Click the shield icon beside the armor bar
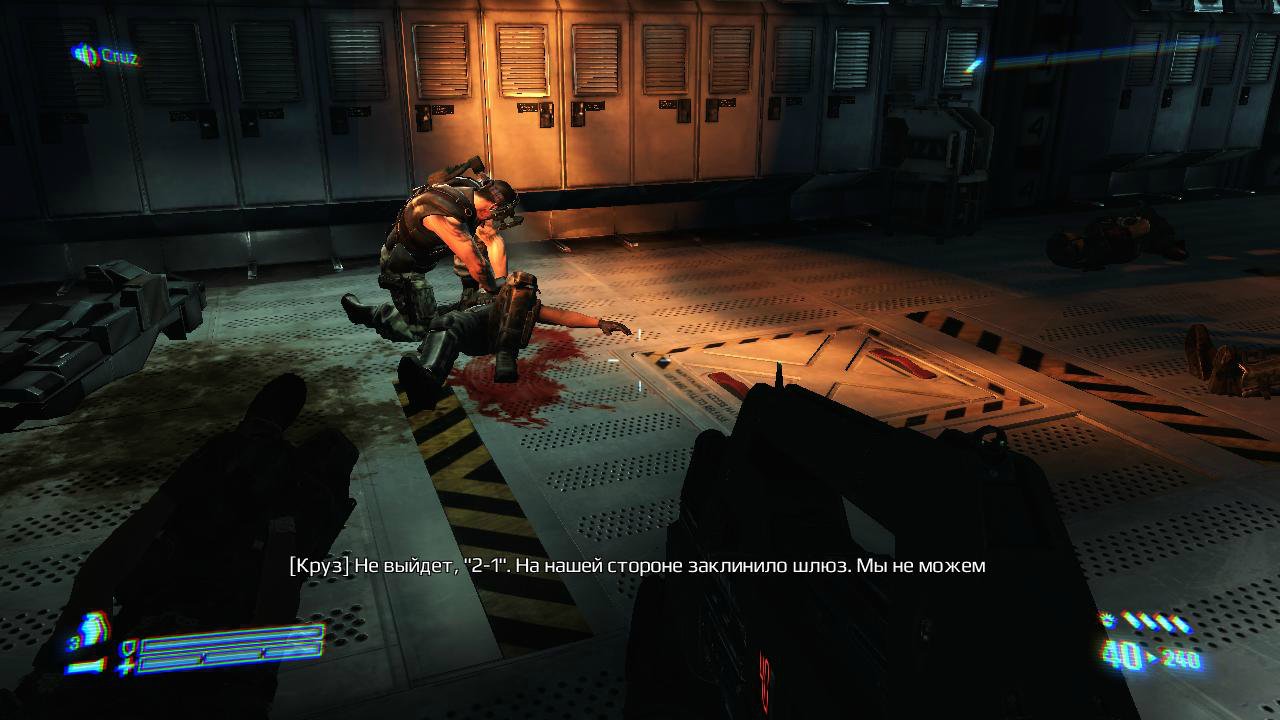Viewport: 1280px width, 720px height. [127, 647]
